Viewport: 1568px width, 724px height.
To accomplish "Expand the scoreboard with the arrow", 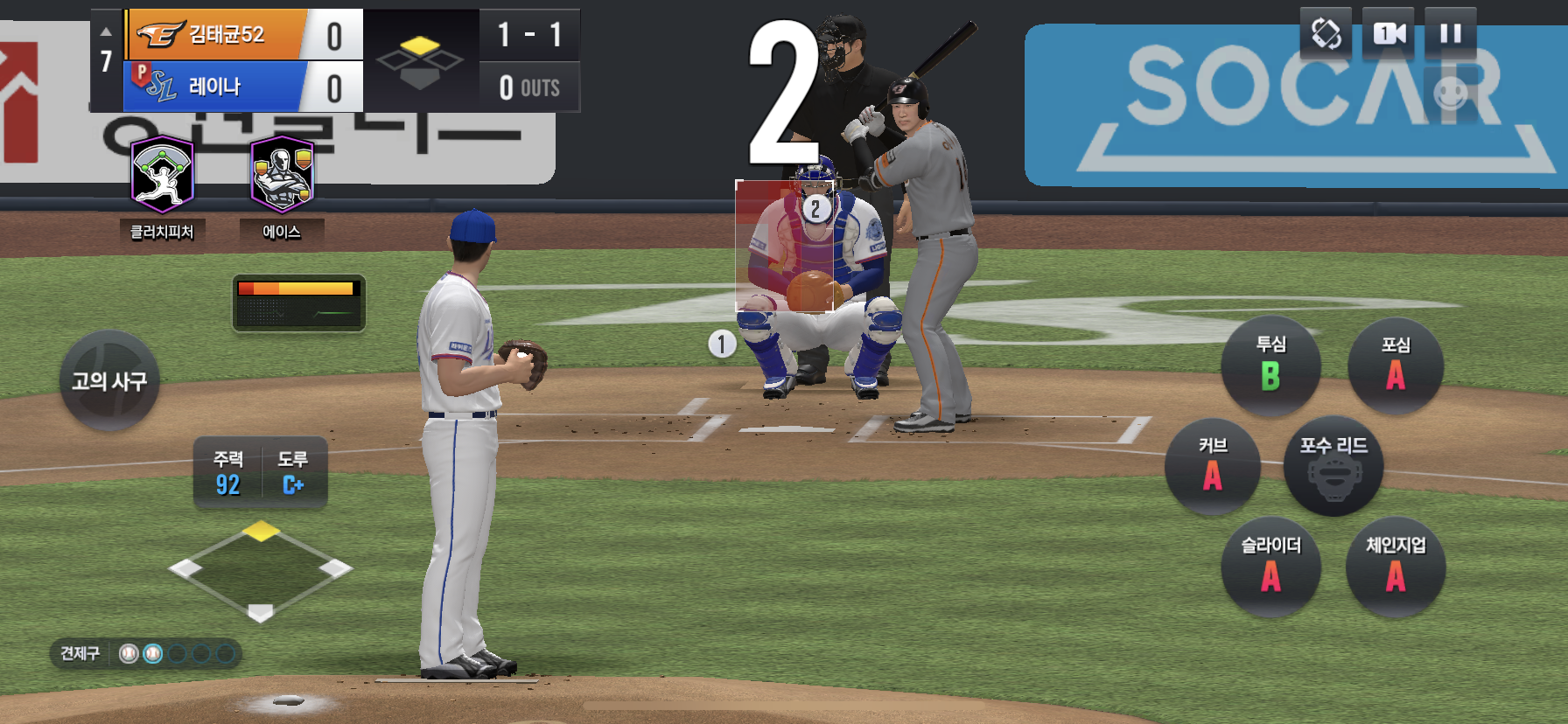I will coord(106,31).
